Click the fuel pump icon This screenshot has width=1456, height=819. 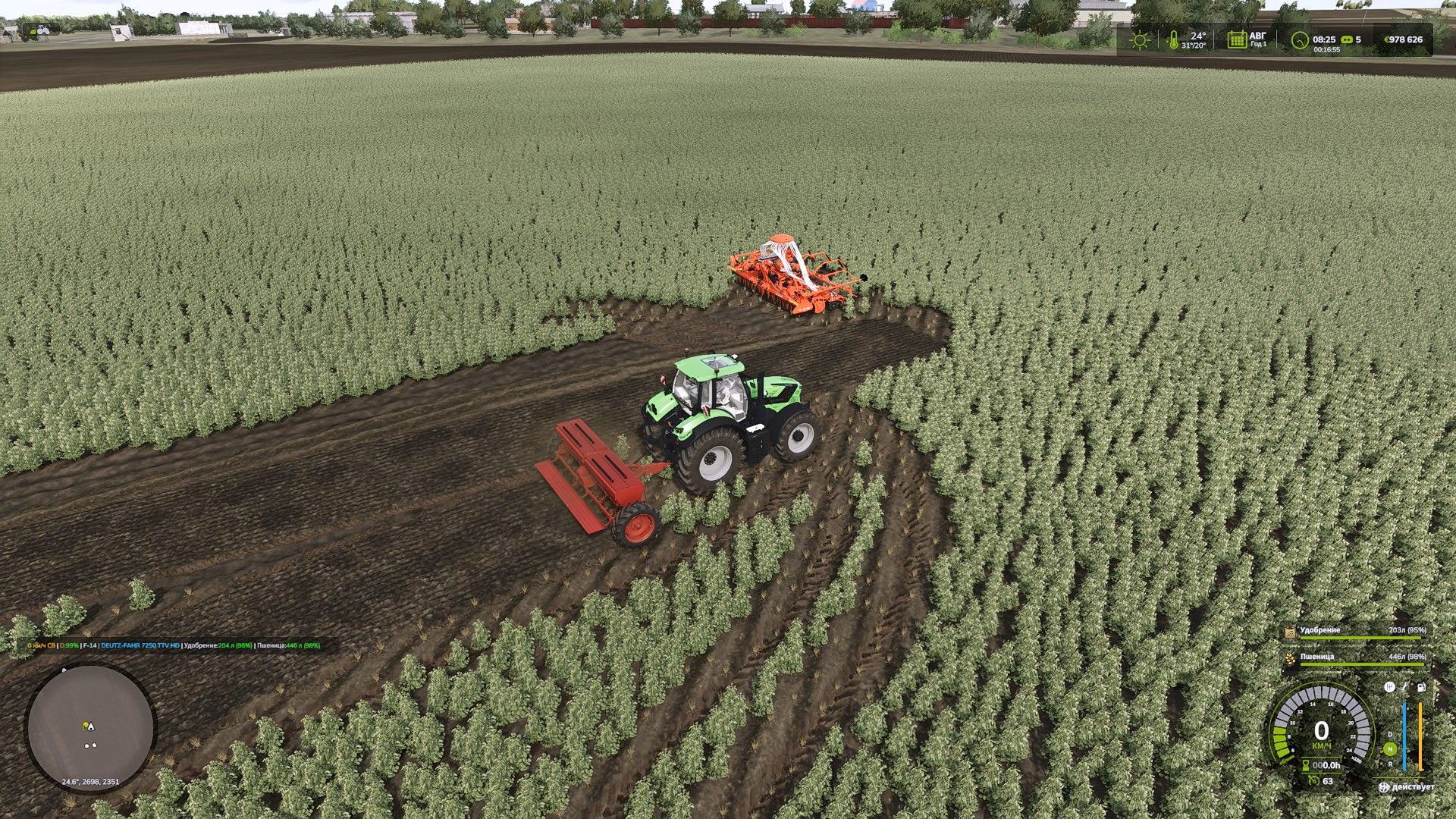(x=1420, y=687)
